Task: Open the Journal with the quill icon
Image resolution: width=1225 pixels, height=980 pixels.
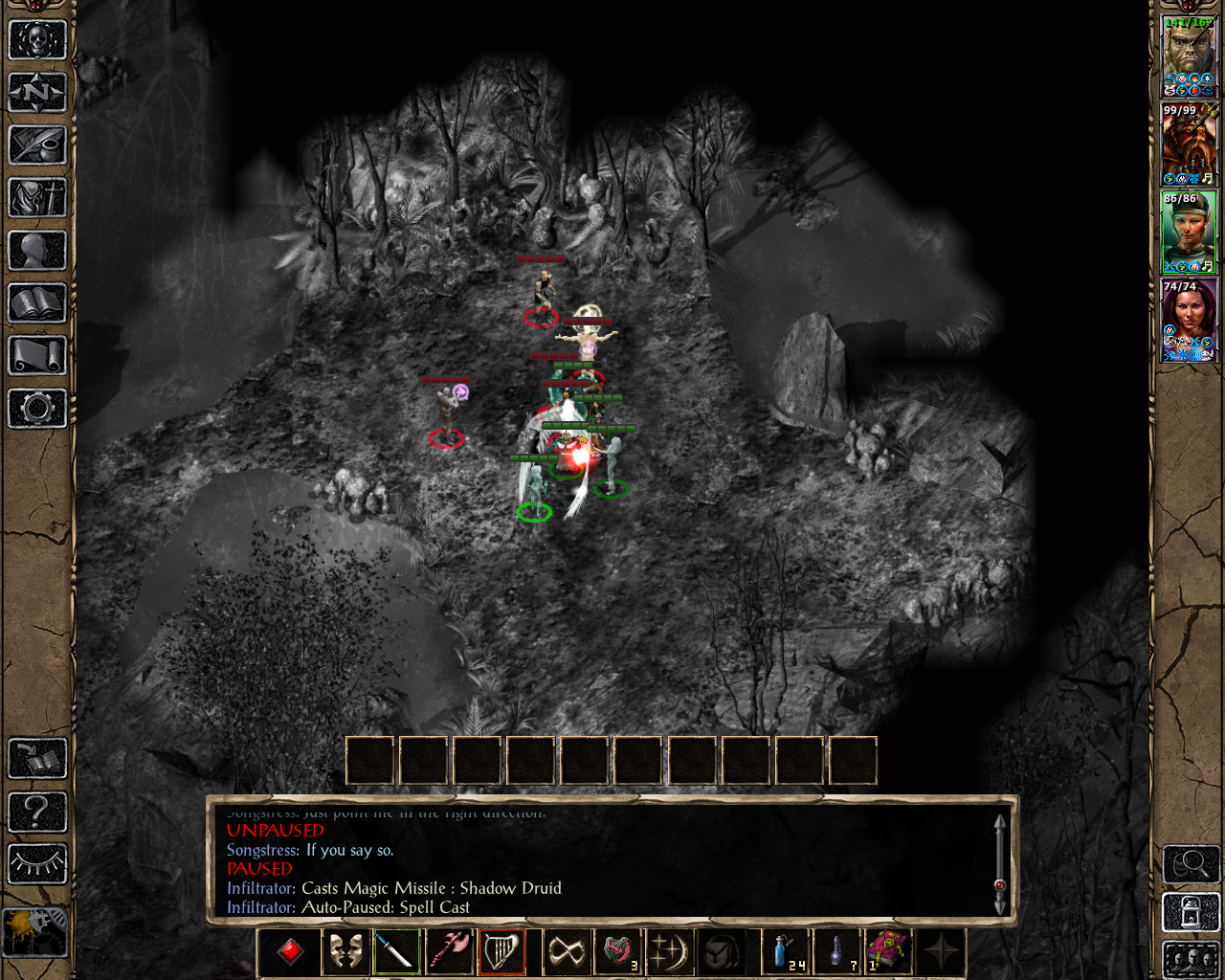Action: 36,145
